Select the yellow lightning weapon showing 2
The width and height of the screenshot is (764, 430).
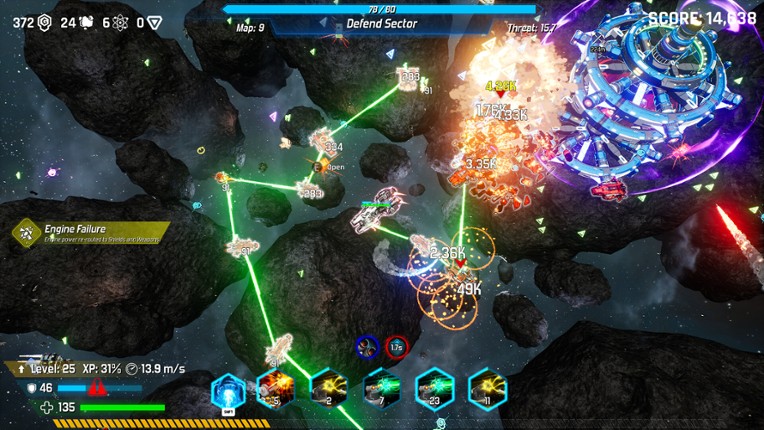[x=328, y=388]
